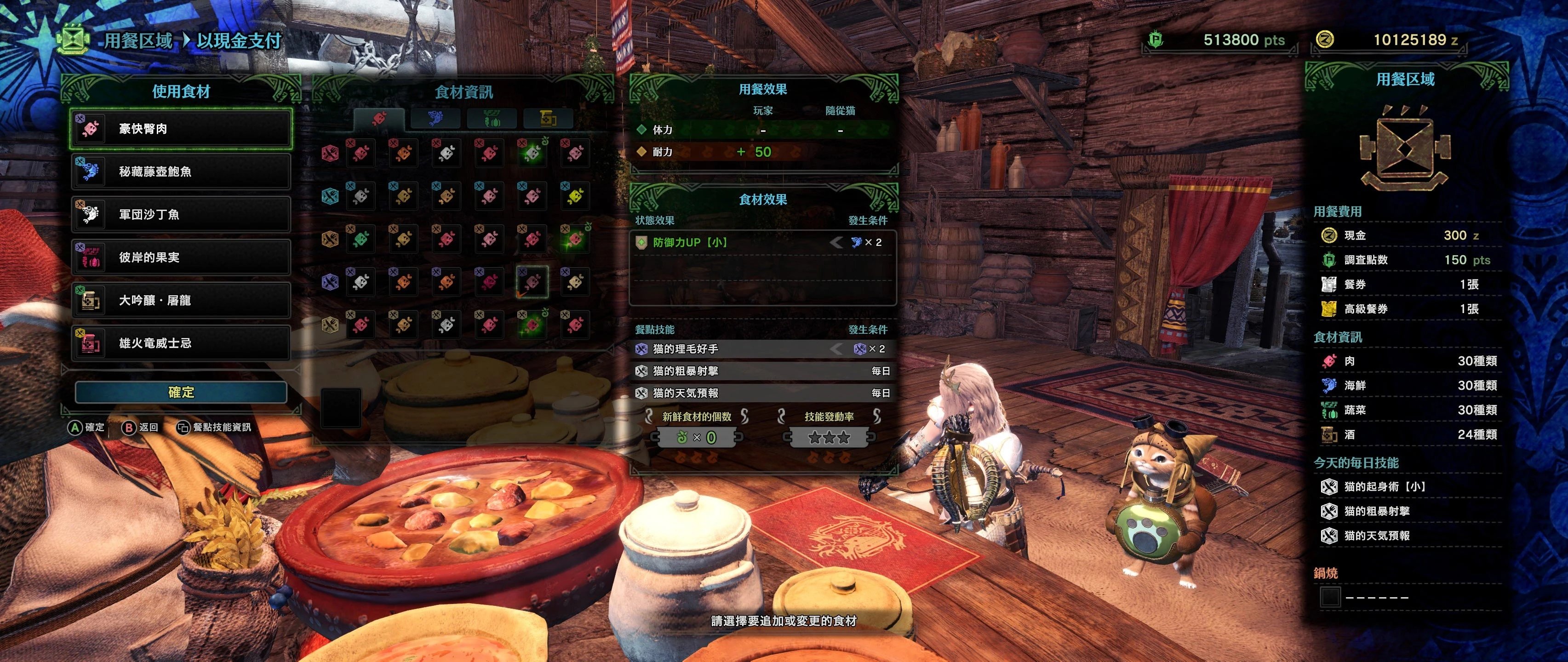Pick the 彼岸的果実 ingredient entry
Screen dimensions: 1568x662
pyautogui.click(x=181, y=257)
